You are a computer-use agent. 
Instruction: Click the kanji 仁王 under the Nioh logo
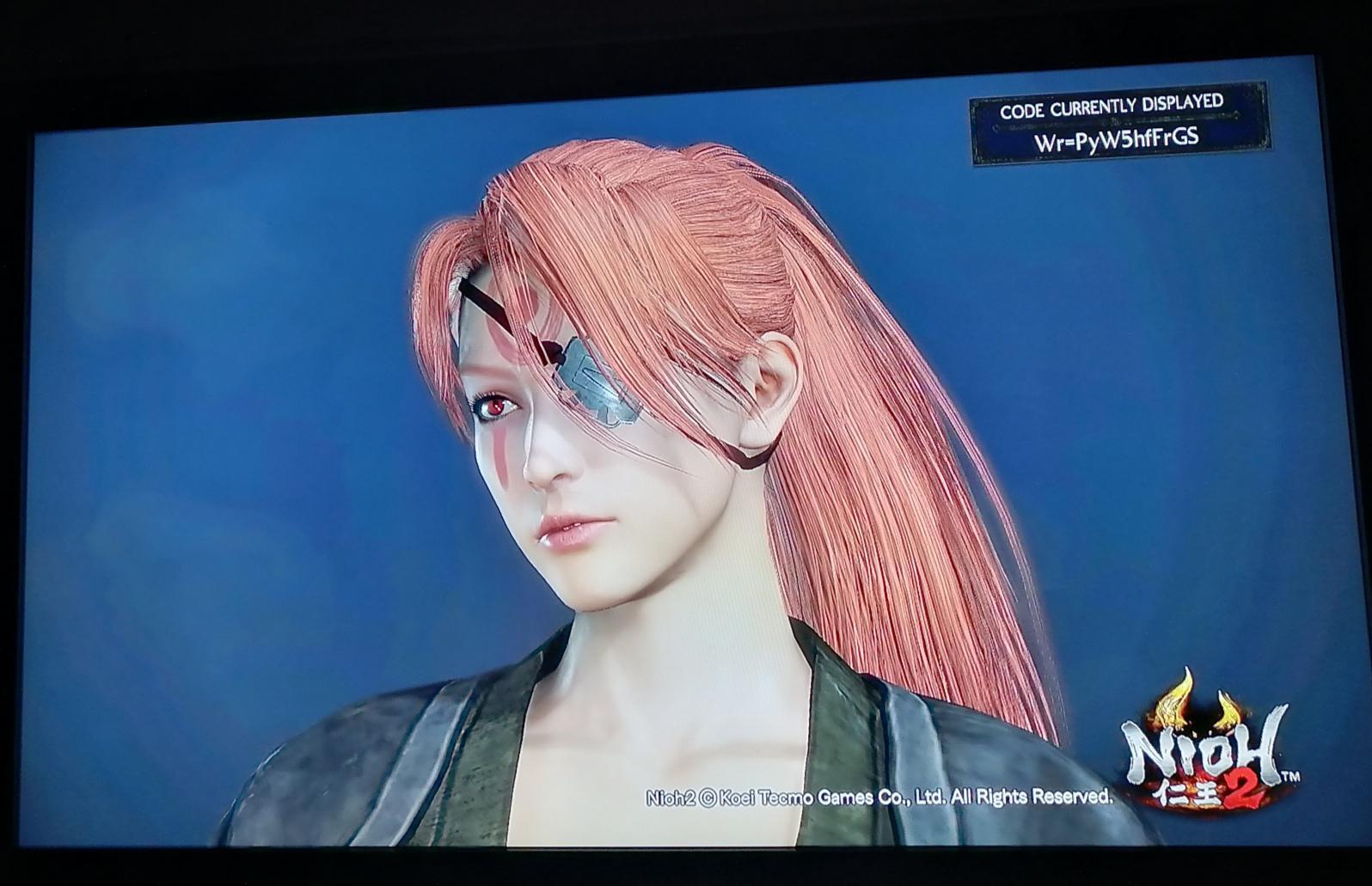1187,792
